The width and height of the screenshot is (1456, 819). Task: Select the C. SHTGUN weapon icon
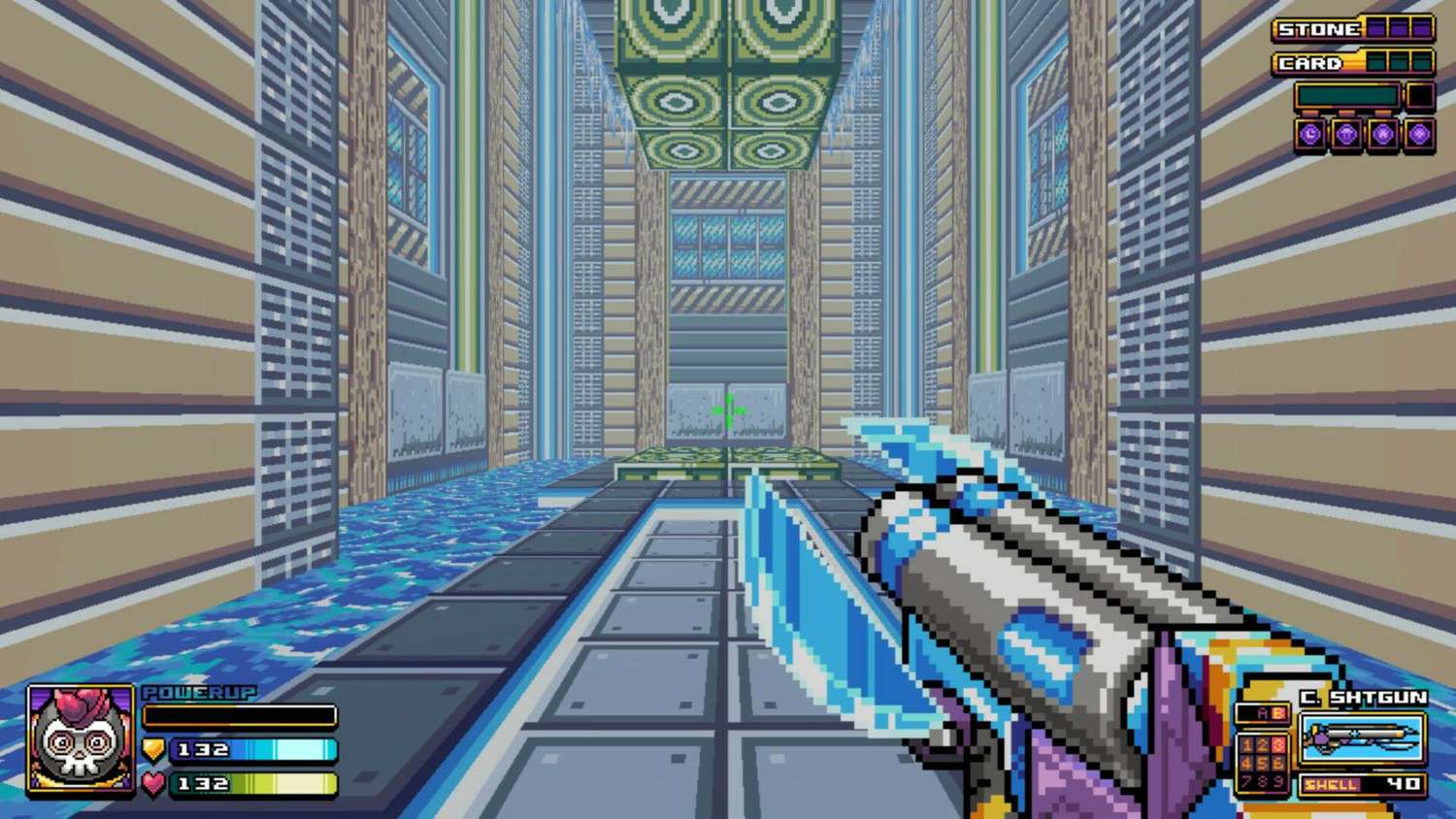pyautogui.click(x=1361, y=739)
